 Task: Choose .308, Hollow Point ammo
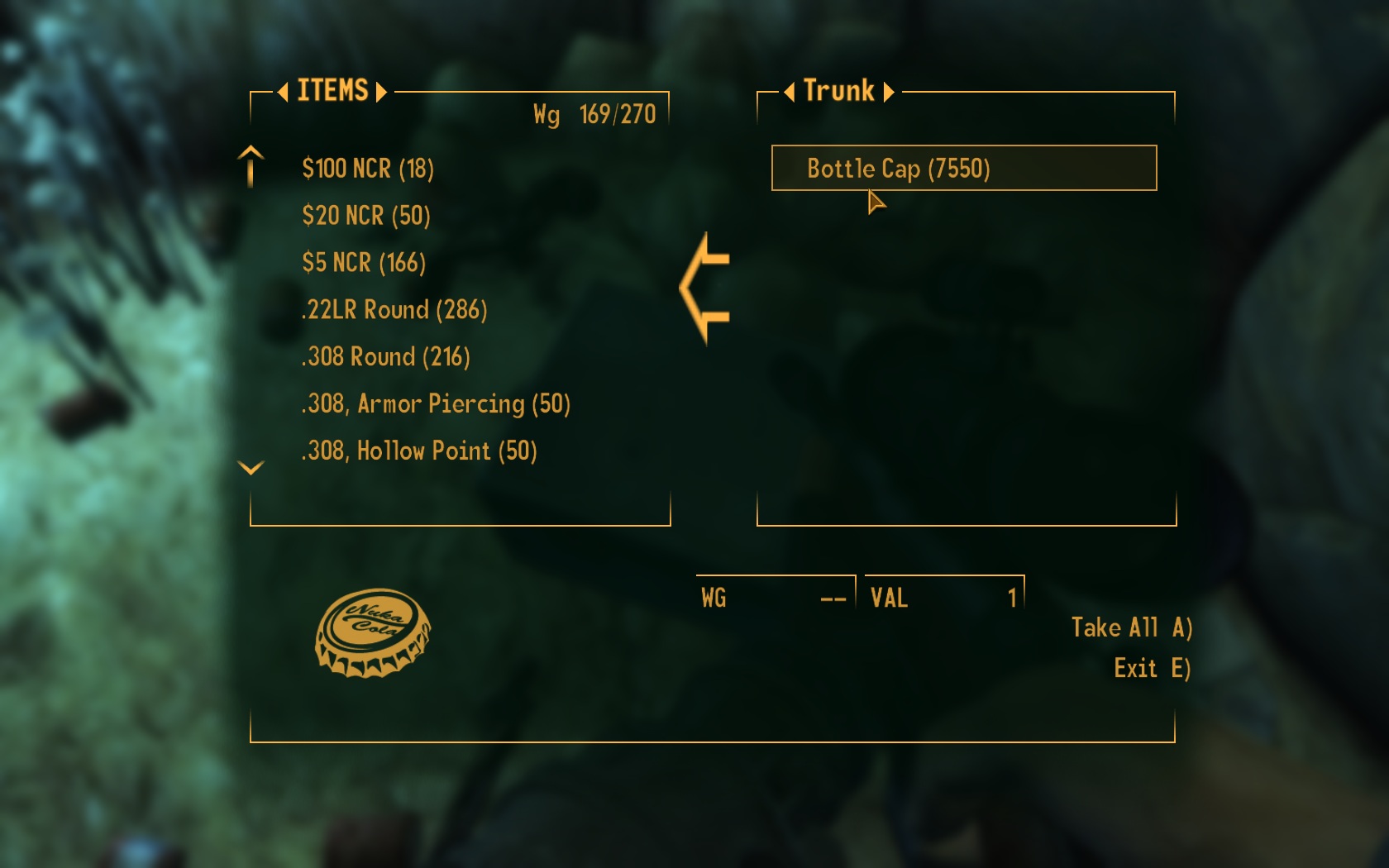pyautogui.click(x=419, y=451)
